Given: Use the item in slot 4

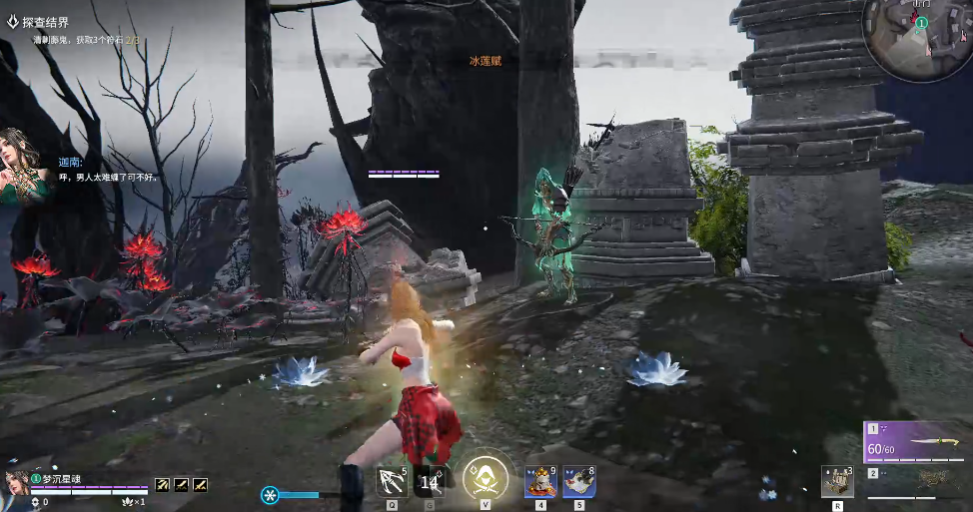Looking at the screenshot, I should tap(540, 482).
